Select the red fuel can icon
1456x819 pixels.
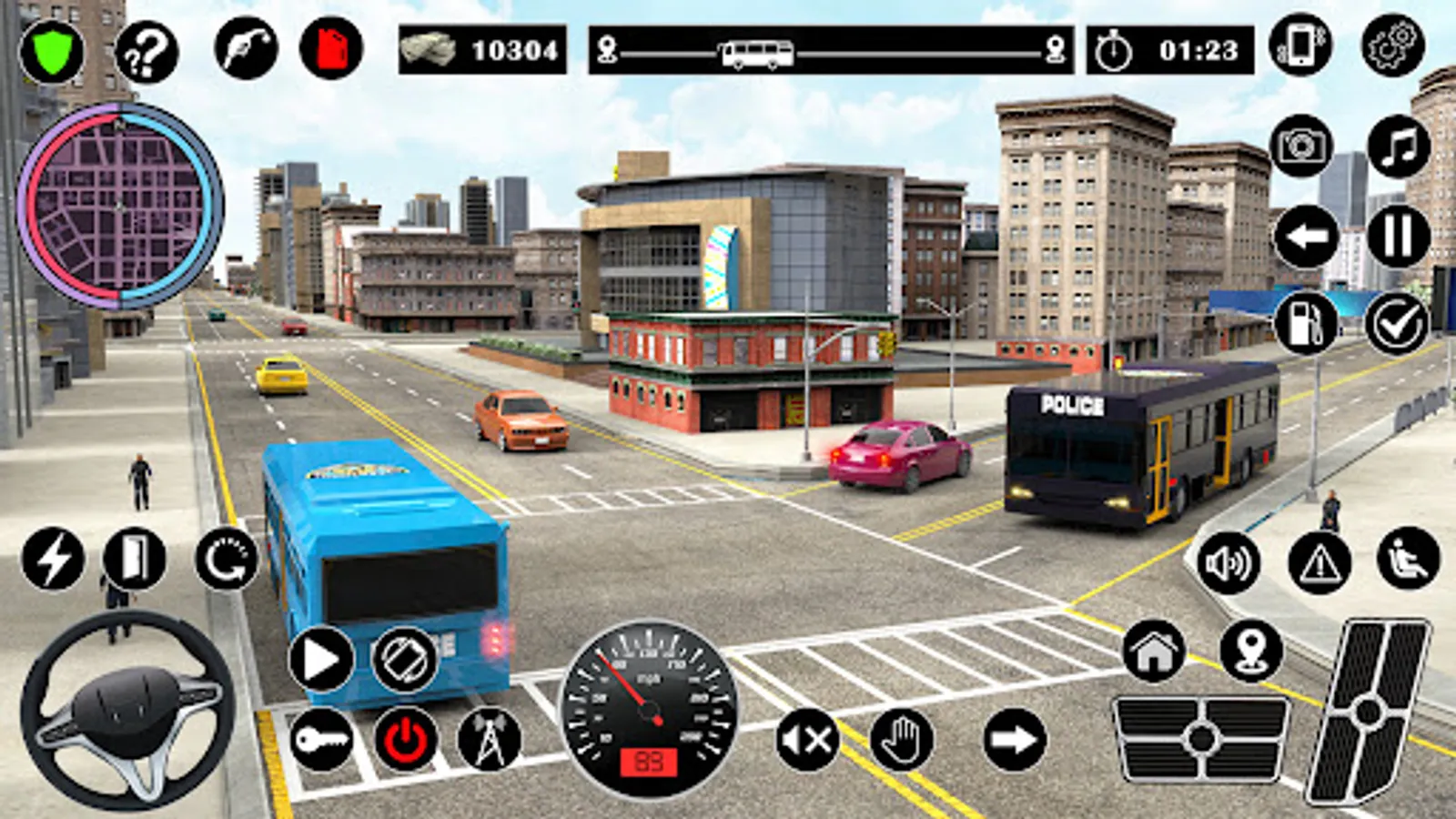pyautogui.click(x=331, y=48)
